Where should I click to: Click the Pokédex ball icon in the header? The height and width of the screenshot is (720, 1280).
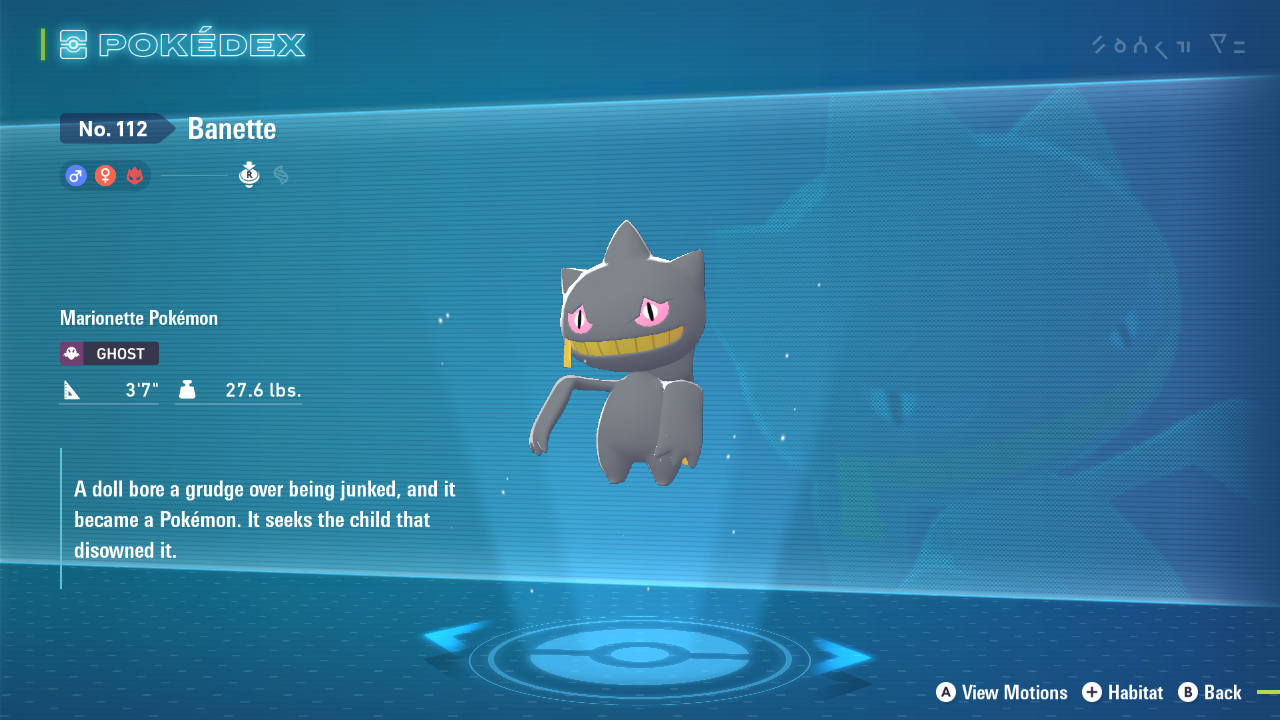pos(74,44)
